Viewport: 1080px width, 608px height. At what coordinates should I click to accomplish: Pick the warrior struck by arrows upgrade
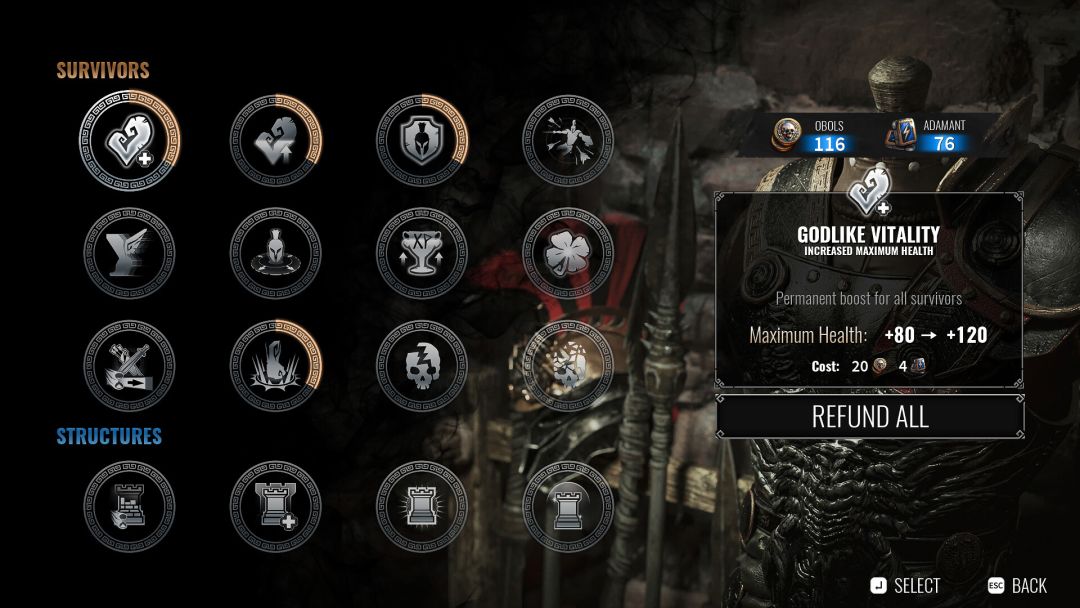[x=569, y=142]
